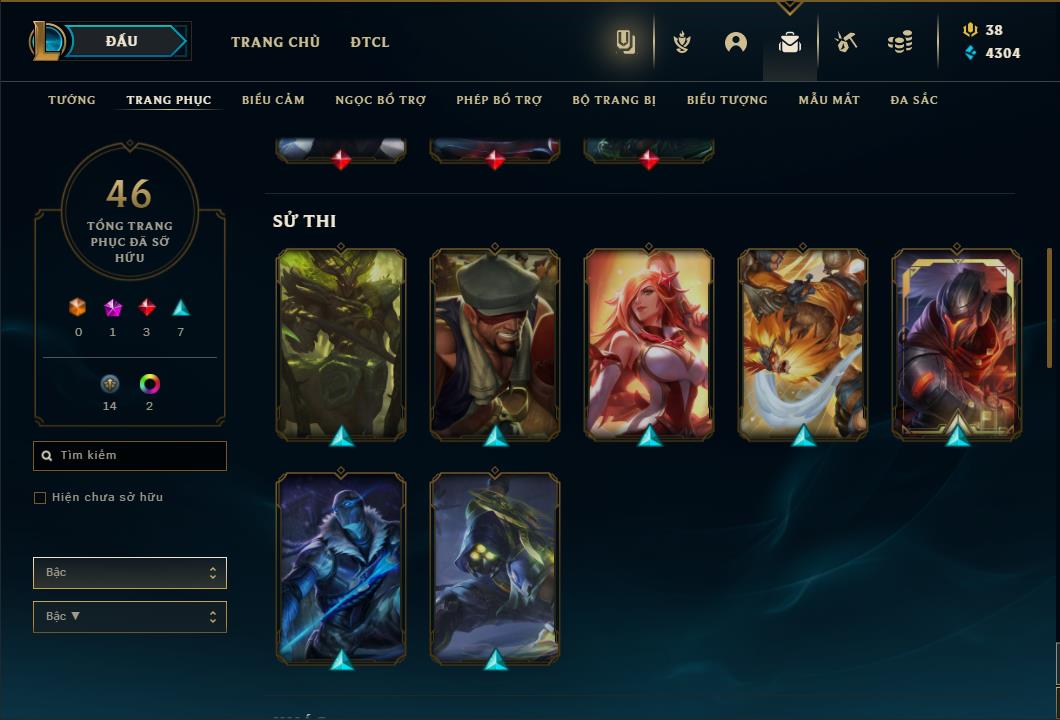Go to the ĐTCL section

370,42
